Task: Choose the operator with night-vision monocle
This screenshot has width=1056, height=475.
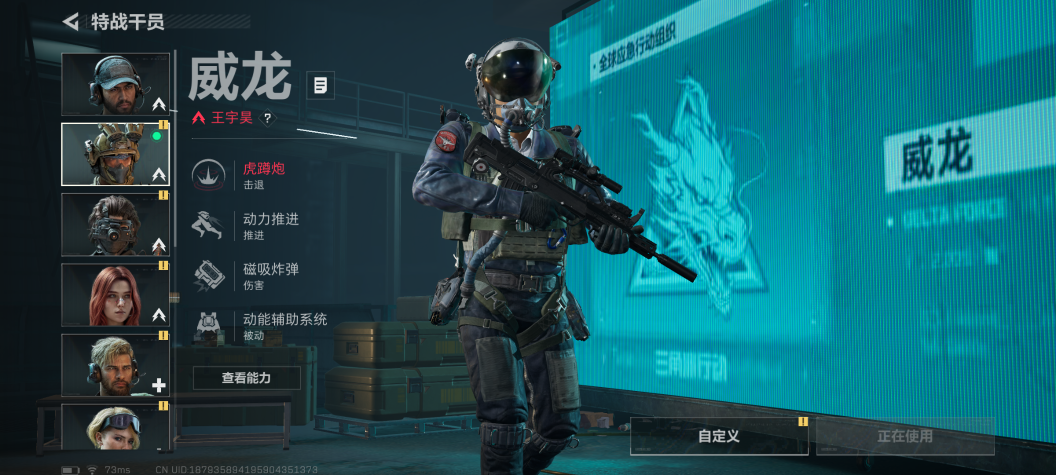Action: click(x=115, y=224)
